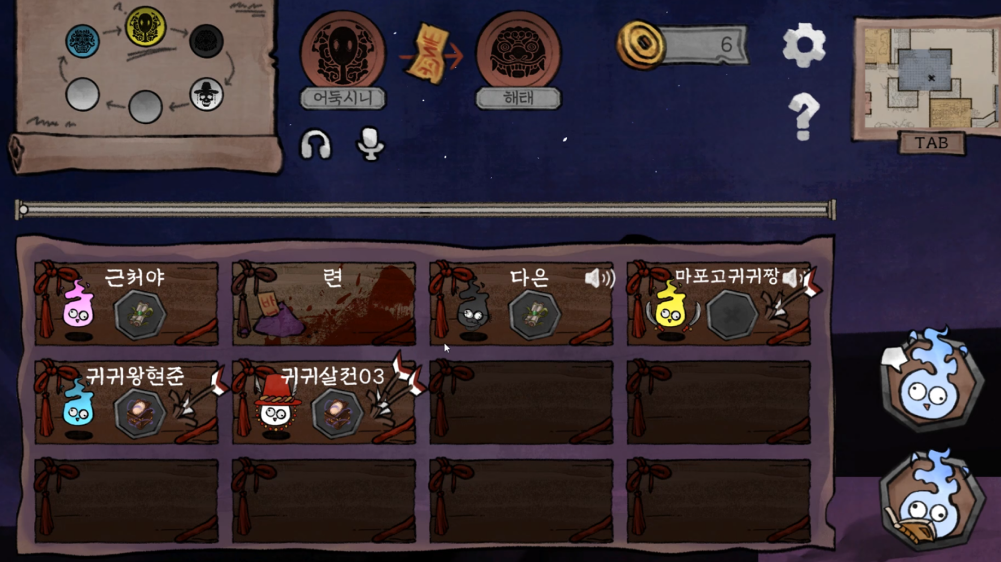Click the hat-wearing face in role cycle
1001x562 pixels.
206,95
